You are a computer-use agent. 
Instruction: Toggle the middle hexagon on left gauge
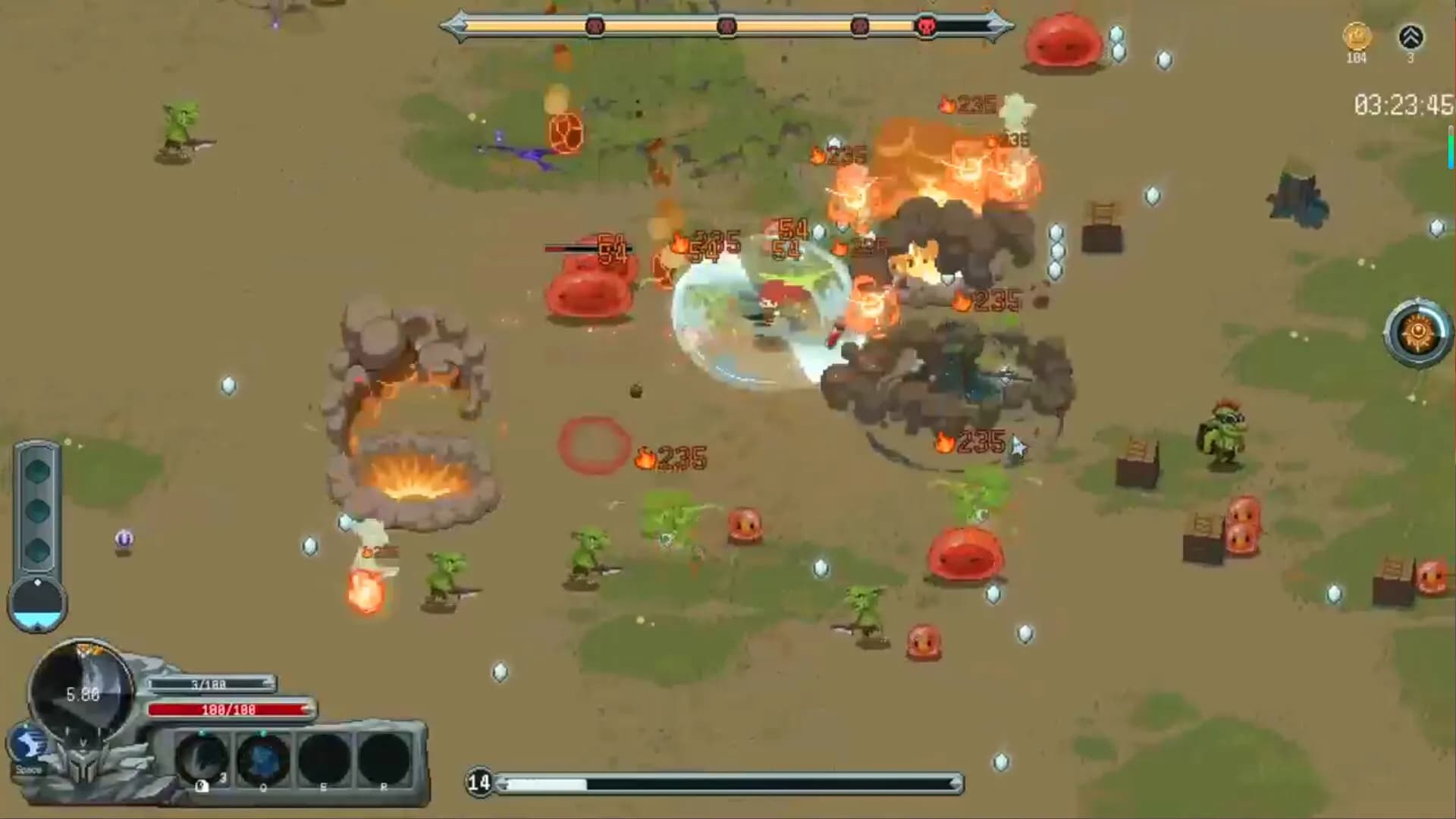(37, 510)
